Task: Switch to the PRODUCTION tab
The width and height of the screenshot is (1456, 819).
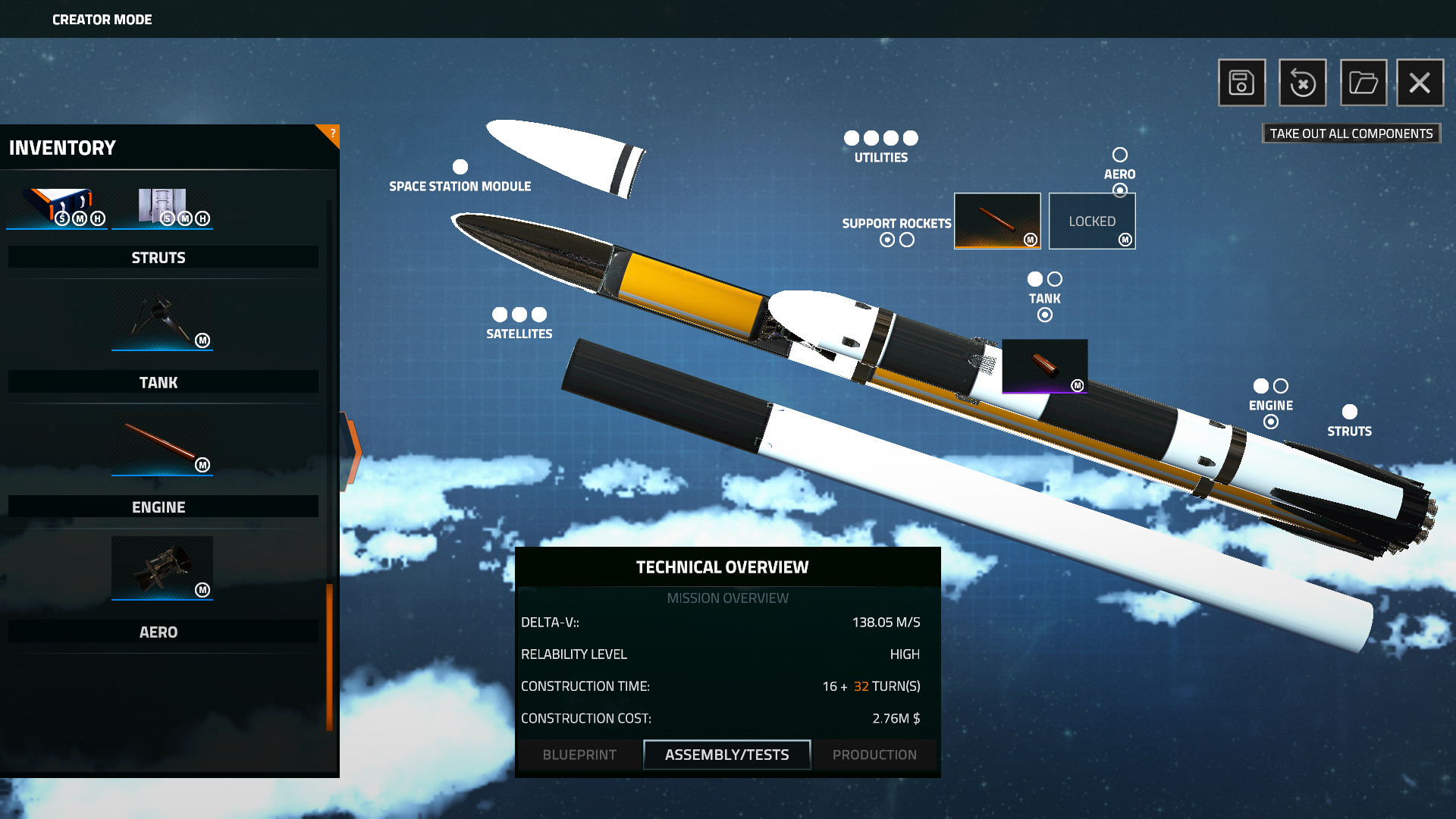Action: [874, 755]
